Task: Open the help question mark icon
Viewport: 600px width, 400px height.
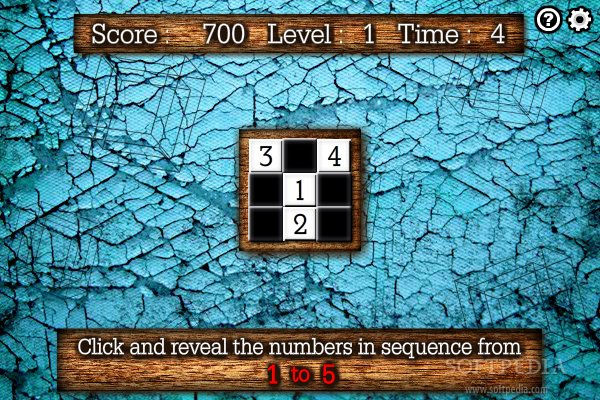Action: (548, 20)
